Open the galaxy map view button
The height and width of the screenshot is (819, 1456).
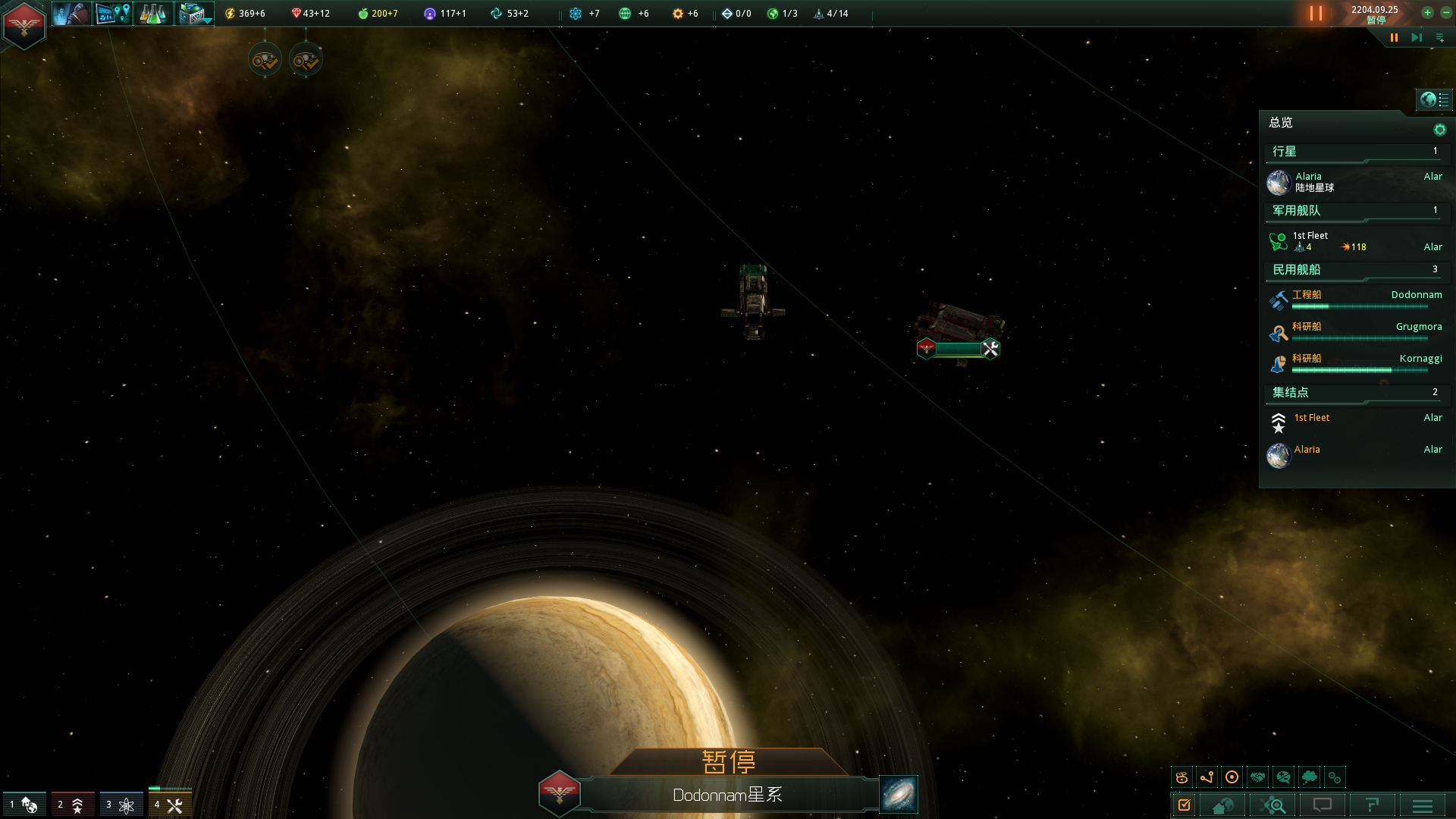tap(899, 794)
